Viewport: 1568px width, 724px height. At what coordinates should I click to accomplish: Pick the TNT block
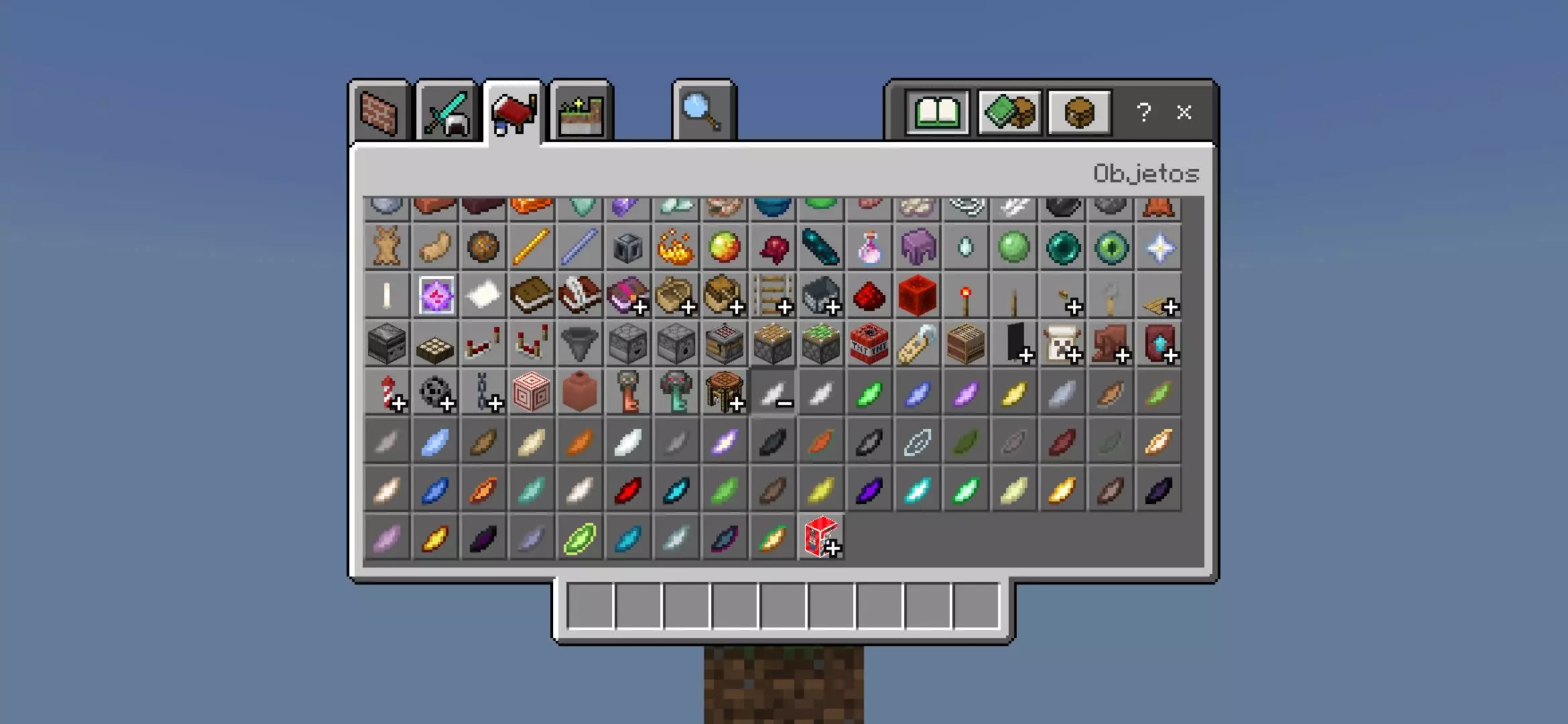[869, 345]
